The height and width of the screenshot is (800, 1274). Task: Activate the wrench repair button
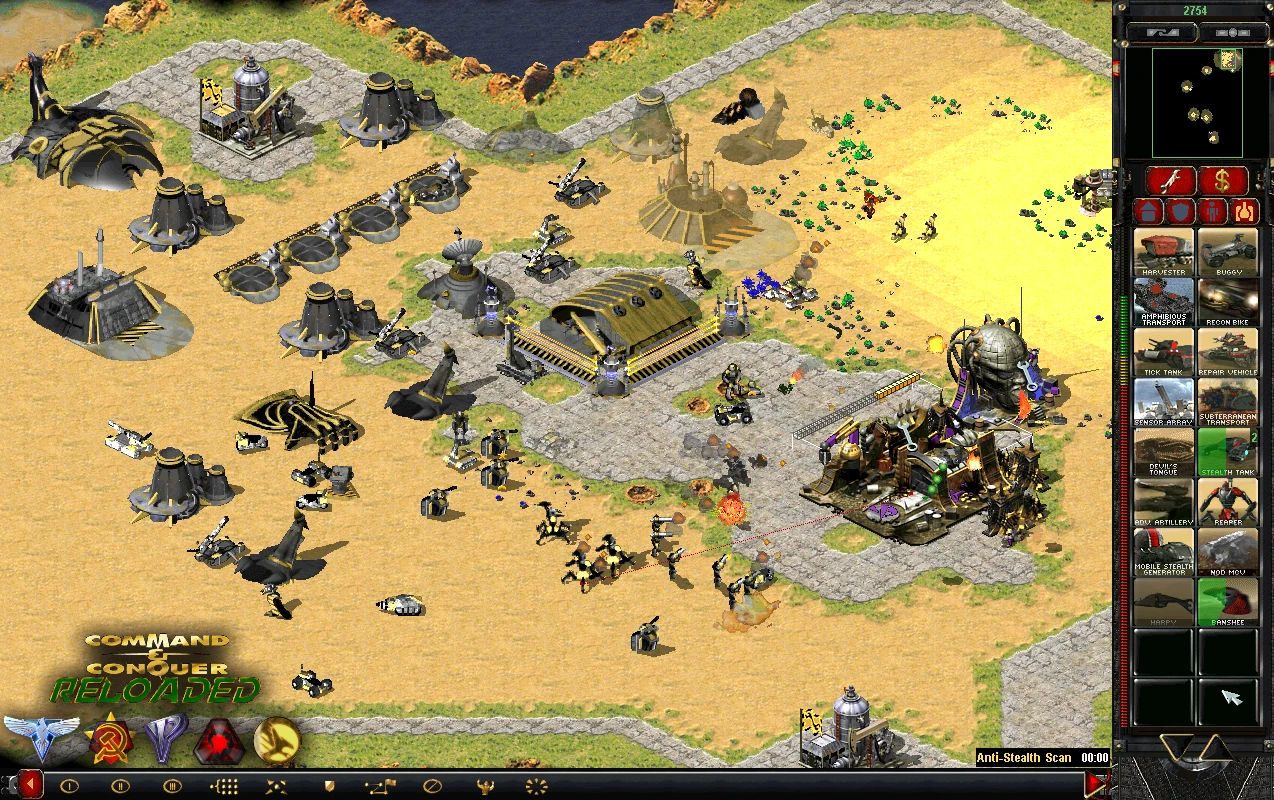click(1170, 181)
